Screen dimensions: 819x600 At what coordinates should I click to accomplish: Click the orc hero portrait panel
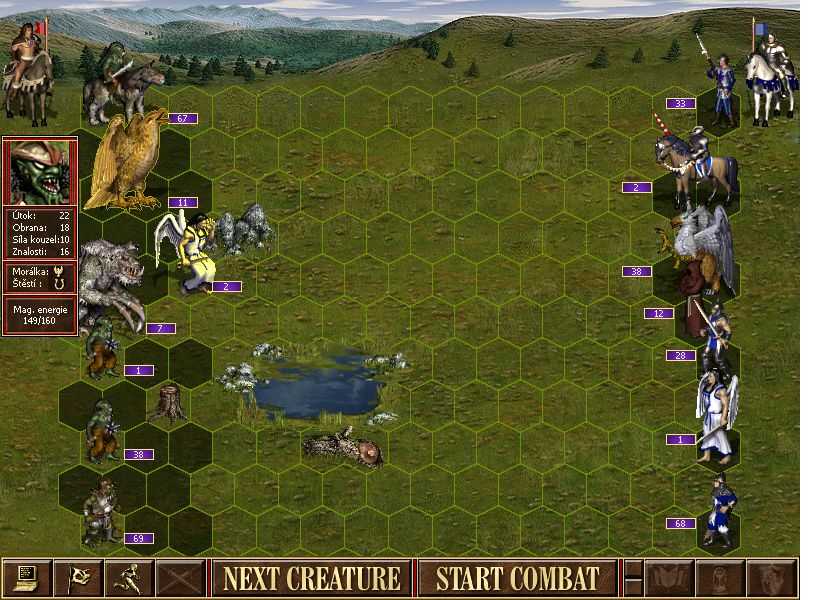click(x=40, y=171)
